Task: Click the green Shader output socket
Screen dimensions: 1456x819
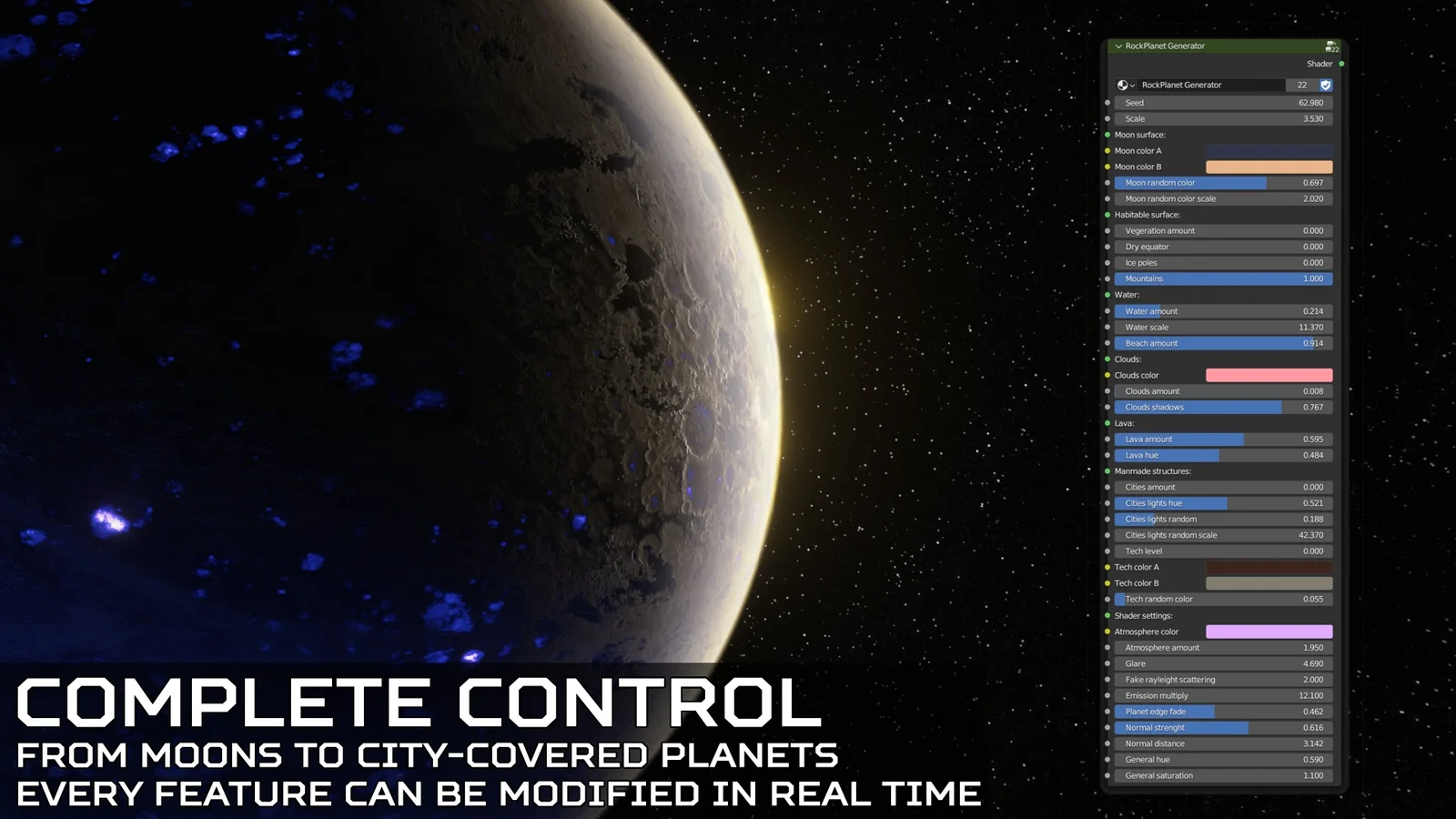Action: pos(1340,64)
